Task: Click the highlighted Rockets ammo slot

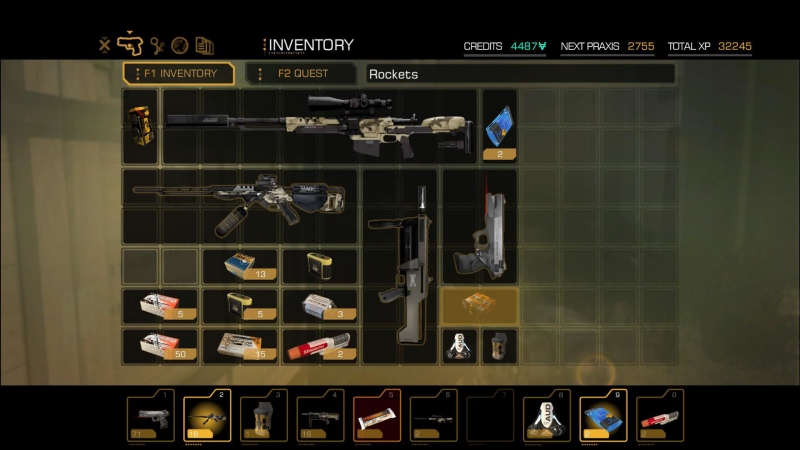Action: pos(479,305)
